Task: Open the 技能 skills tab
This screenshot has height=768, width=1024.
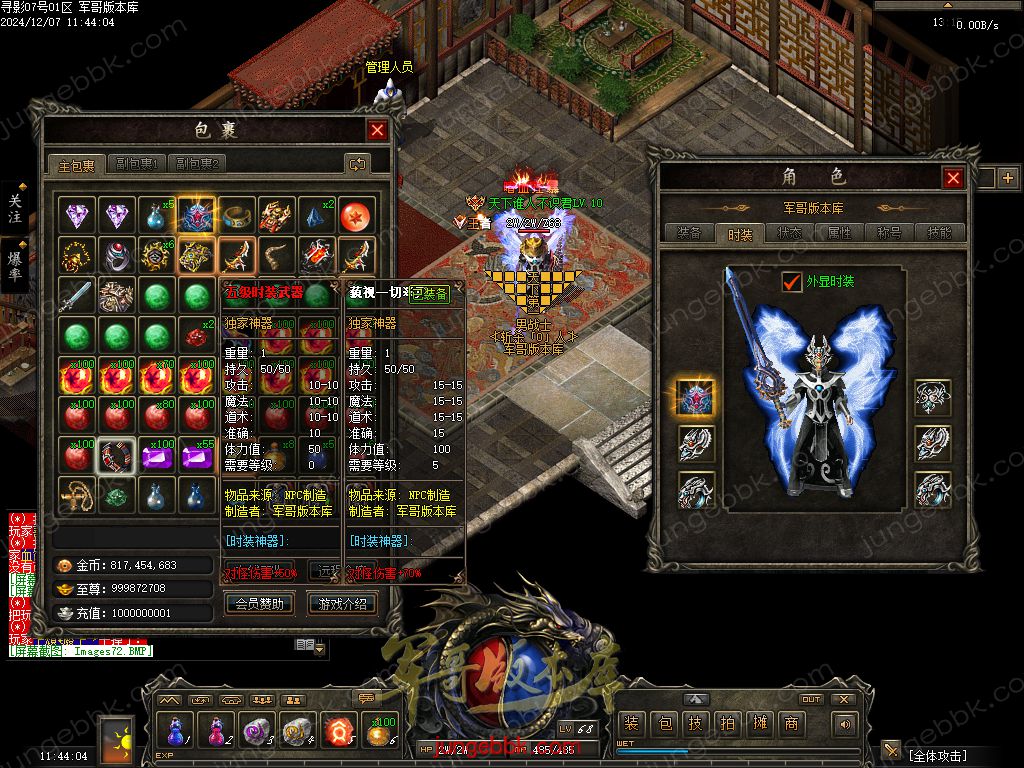Action: pyautogui.click(x=939, y=233)
